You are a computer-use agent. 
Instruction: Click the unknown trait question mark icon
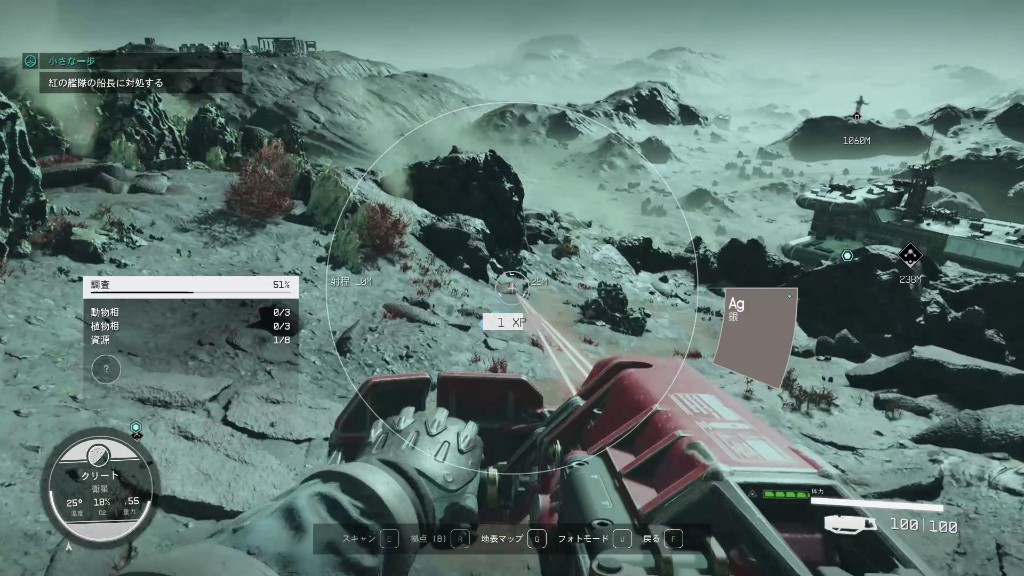tap(106, 369)
